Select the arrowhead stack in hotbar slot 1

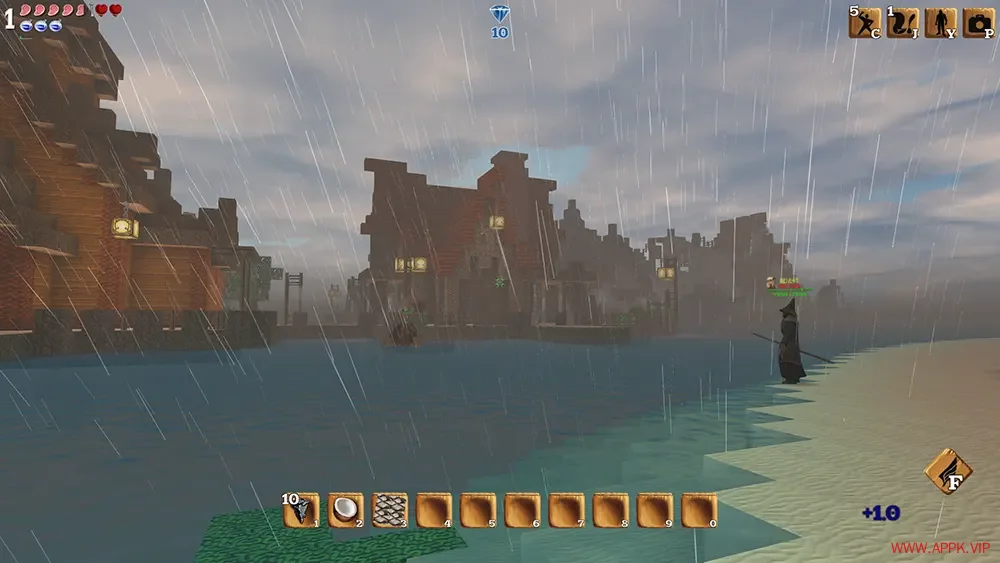[x=301, y=510]
